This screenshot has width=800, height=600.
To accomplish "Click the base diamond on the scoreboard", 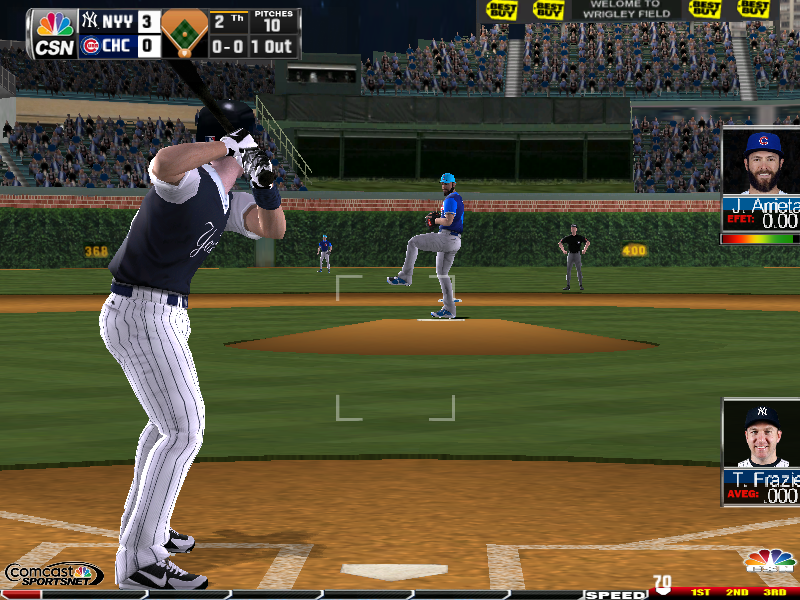I will 184,34.
